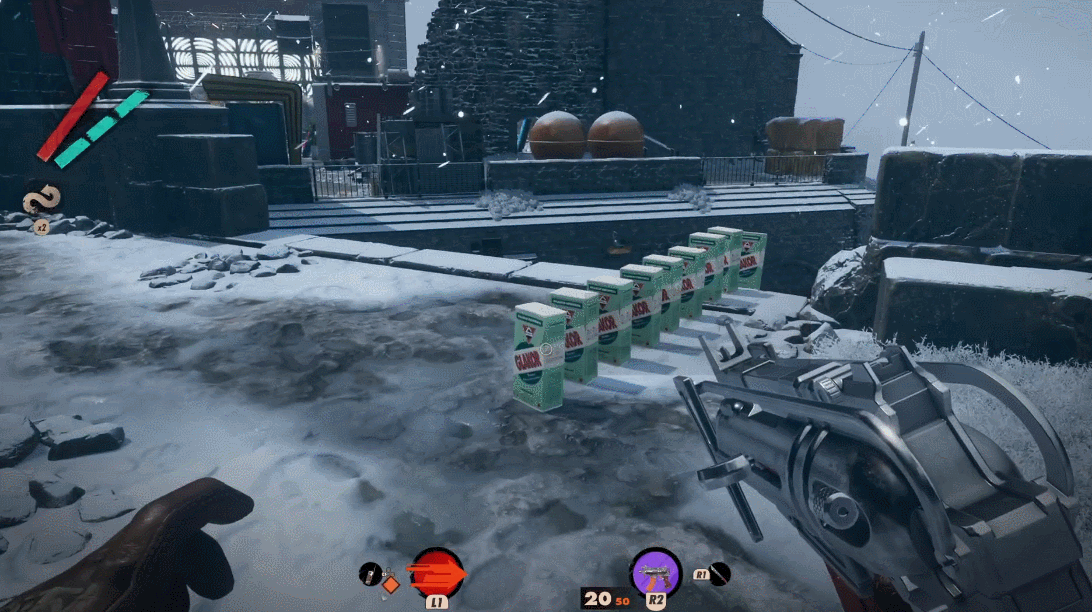Activate the red dash slab ability
The height and width of the screenshot is (612, 1092).
click(437, 573)
